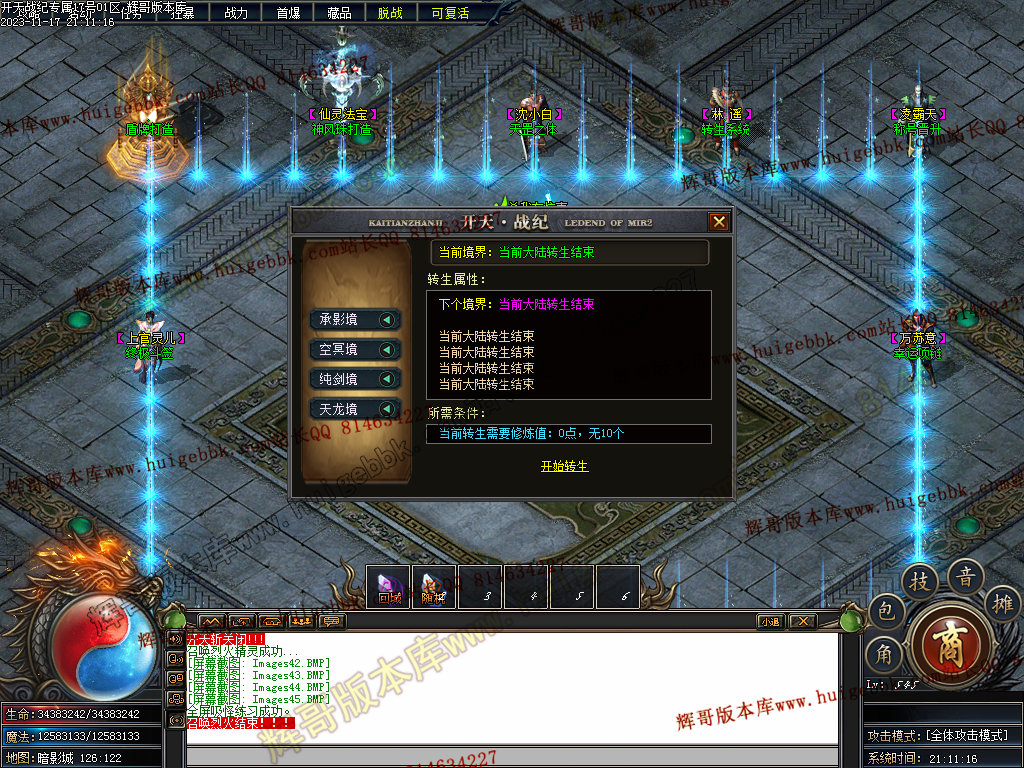
Task: Select the 承影境 realm button
Action: pyautogui.click(x=355, y=320)
